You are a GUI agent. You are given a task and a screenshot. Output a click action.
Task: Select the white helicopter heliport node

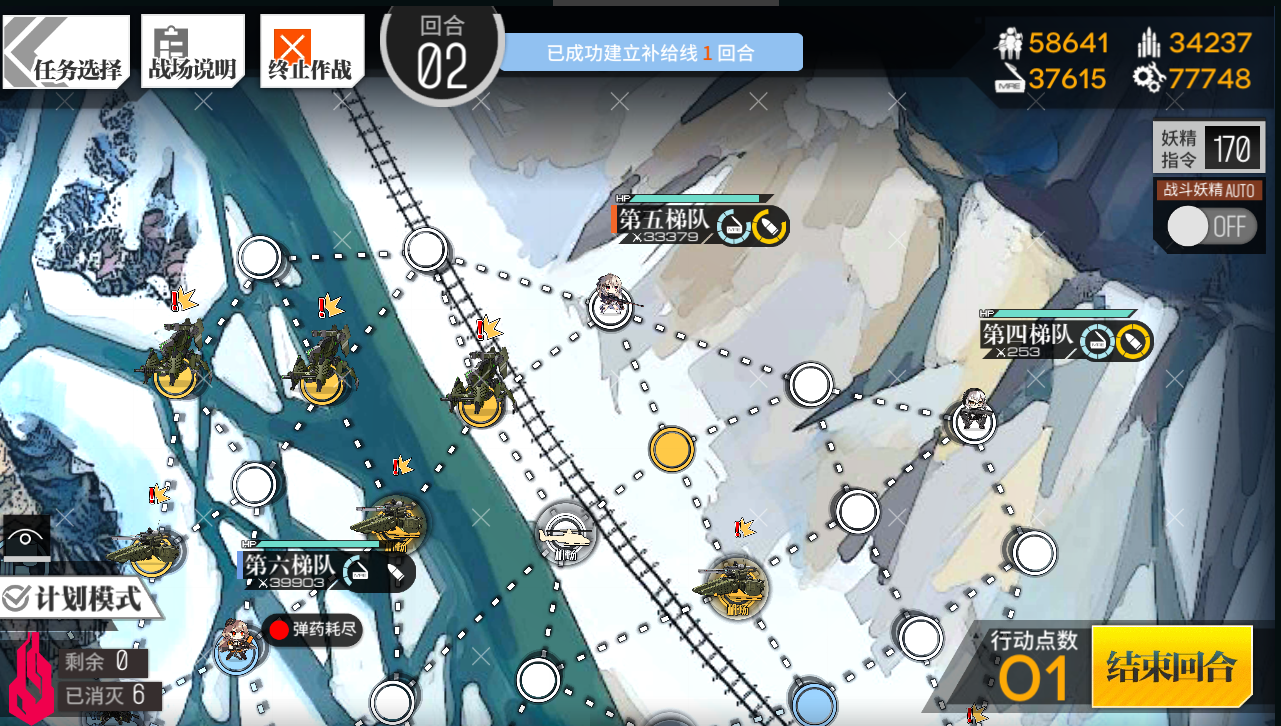coord(566,534)
